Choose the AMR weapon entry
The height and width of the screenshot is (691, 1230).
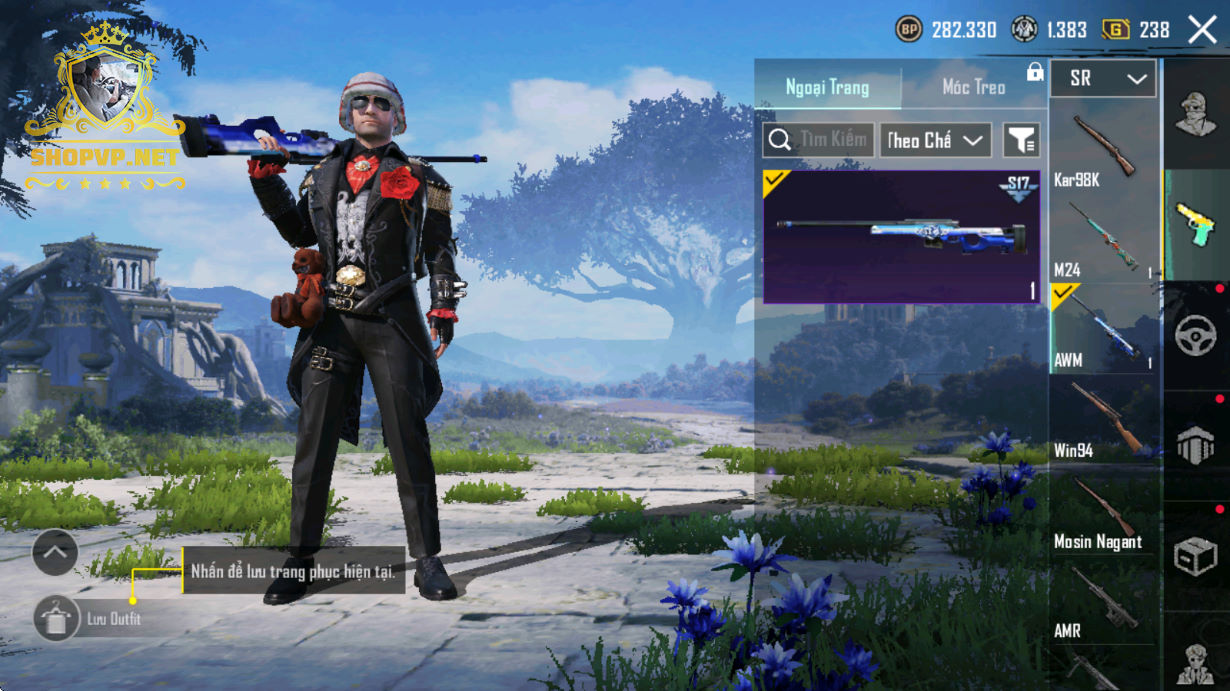(x=1103, y=601)
